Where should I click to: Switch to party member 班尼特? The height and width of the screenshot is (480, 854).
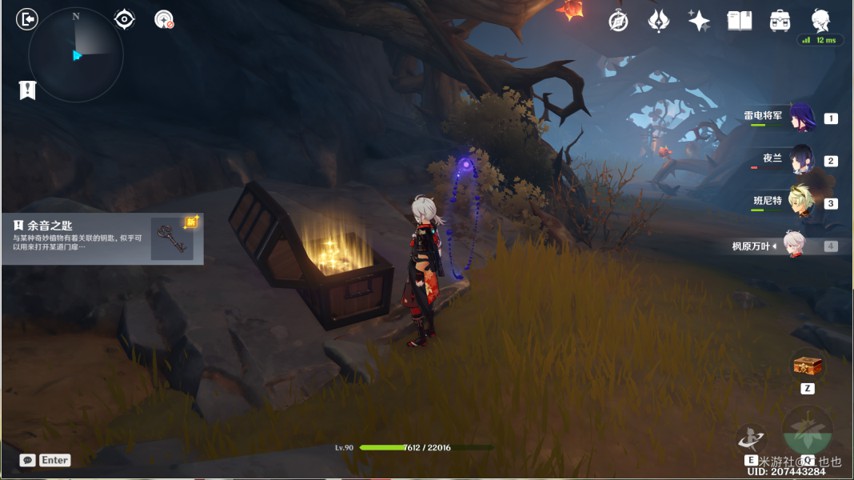(802, 202)
